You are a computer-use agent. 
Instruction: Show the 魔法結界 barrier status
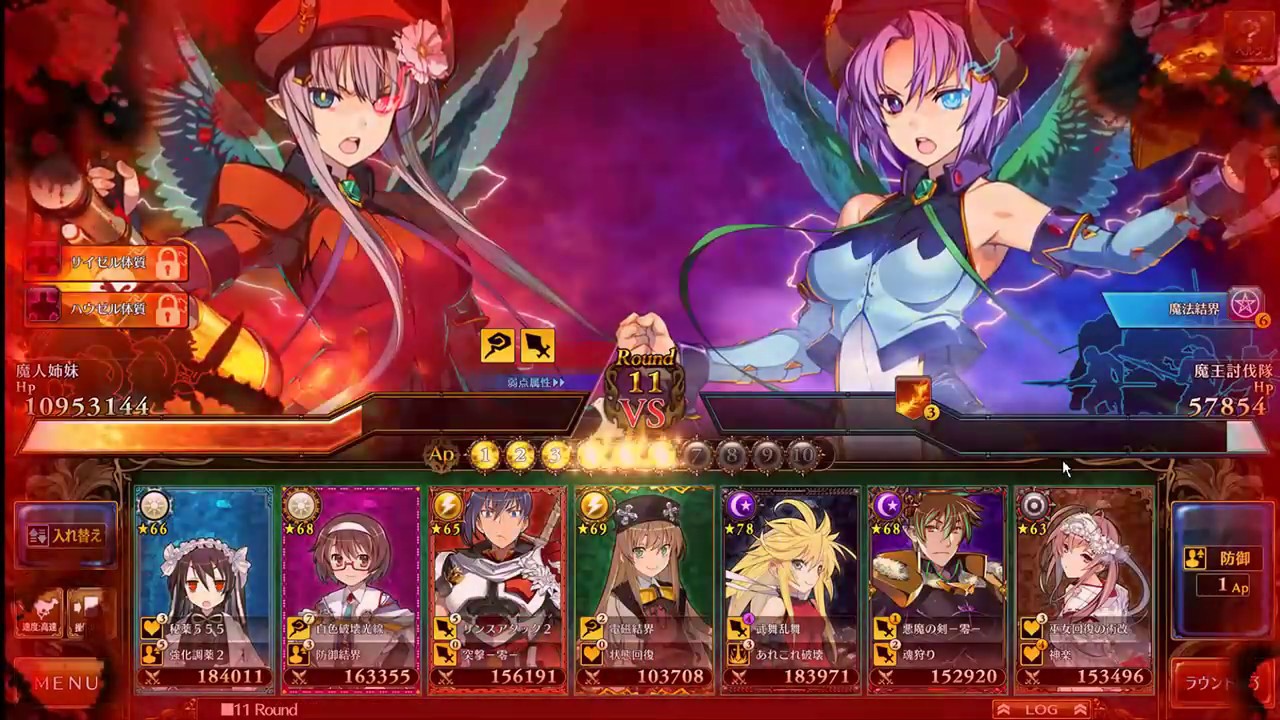[1185, 308]
